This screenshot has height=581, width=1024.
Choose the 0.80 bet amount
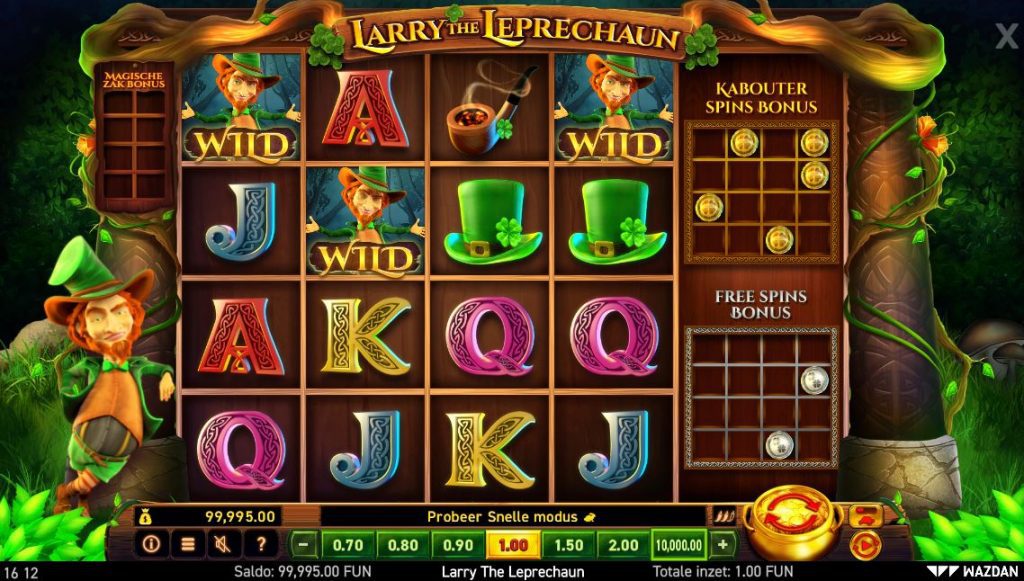[x=403, y=546]
